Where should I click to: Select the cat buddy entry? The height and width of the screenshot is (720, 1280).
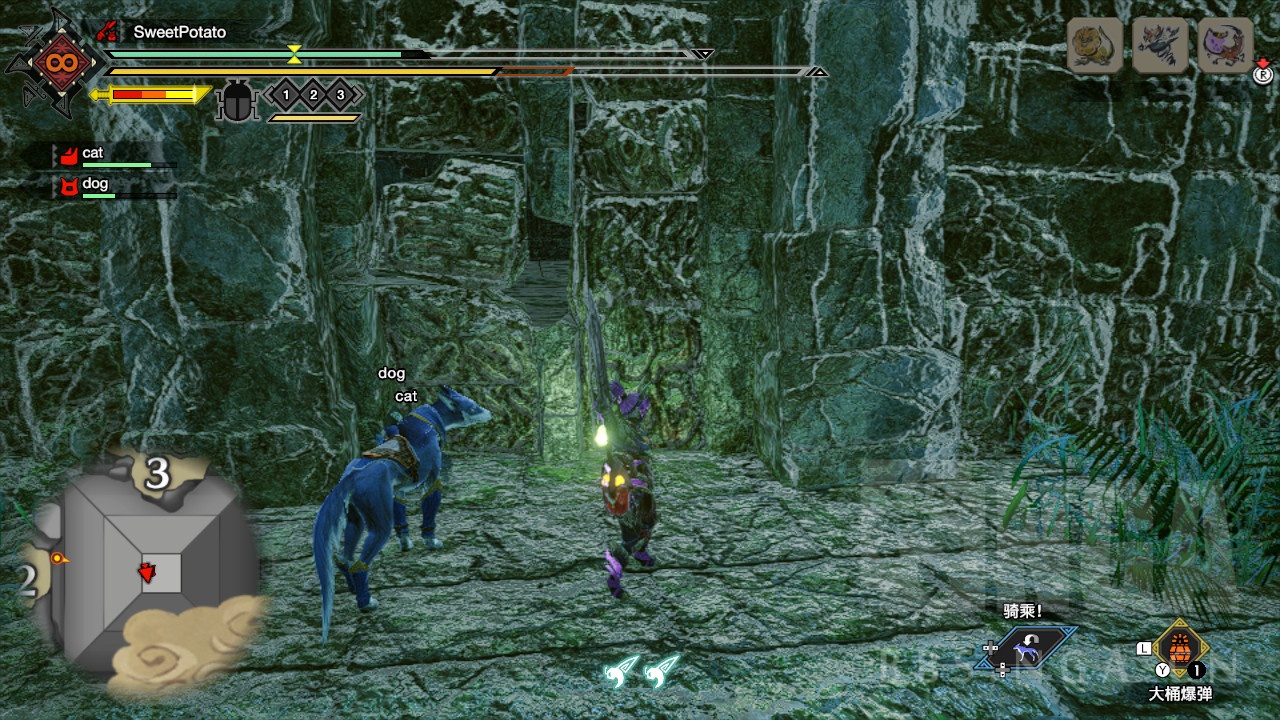92,154
